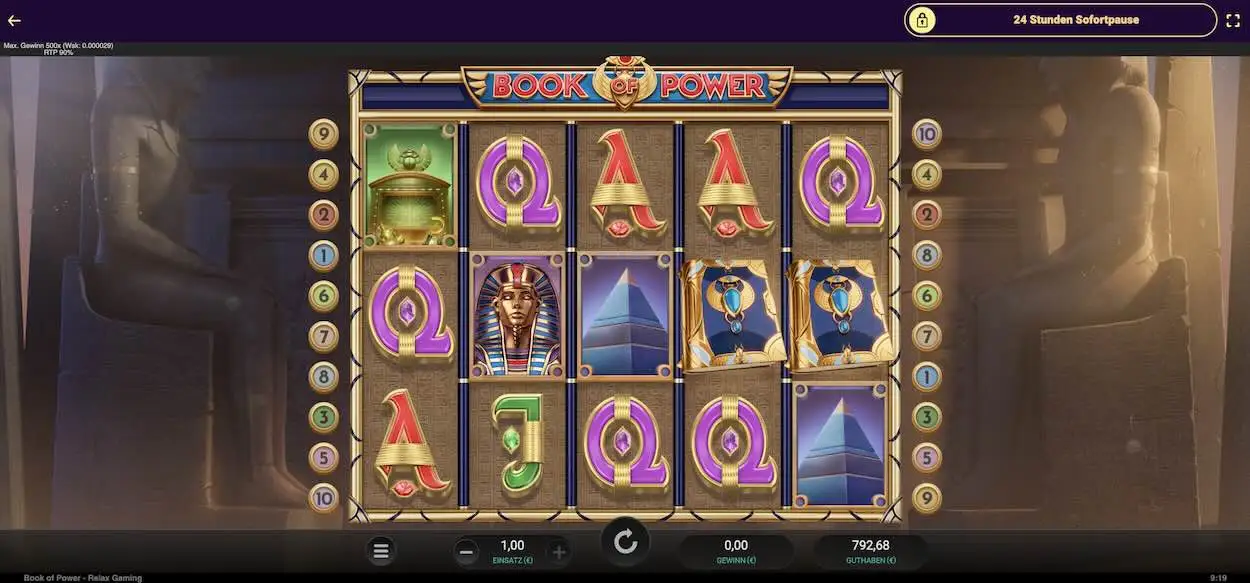1250x583 pixels.
Task: Activate the 24 Stunden Sofortpause button
Action: [1060, 20]
